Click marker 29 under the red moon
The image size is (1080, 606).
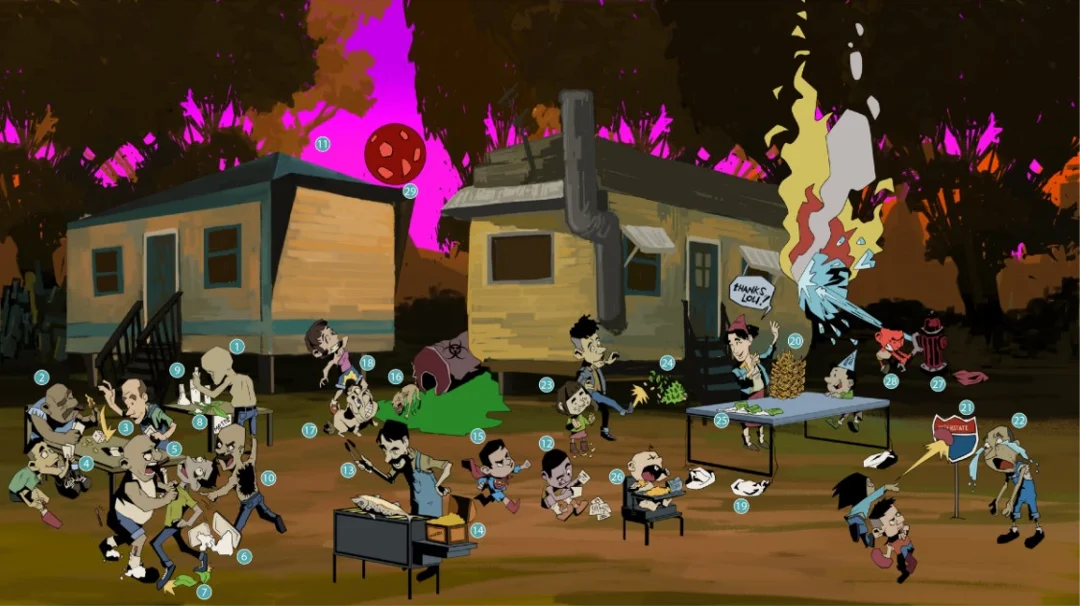tap(409, 191)
